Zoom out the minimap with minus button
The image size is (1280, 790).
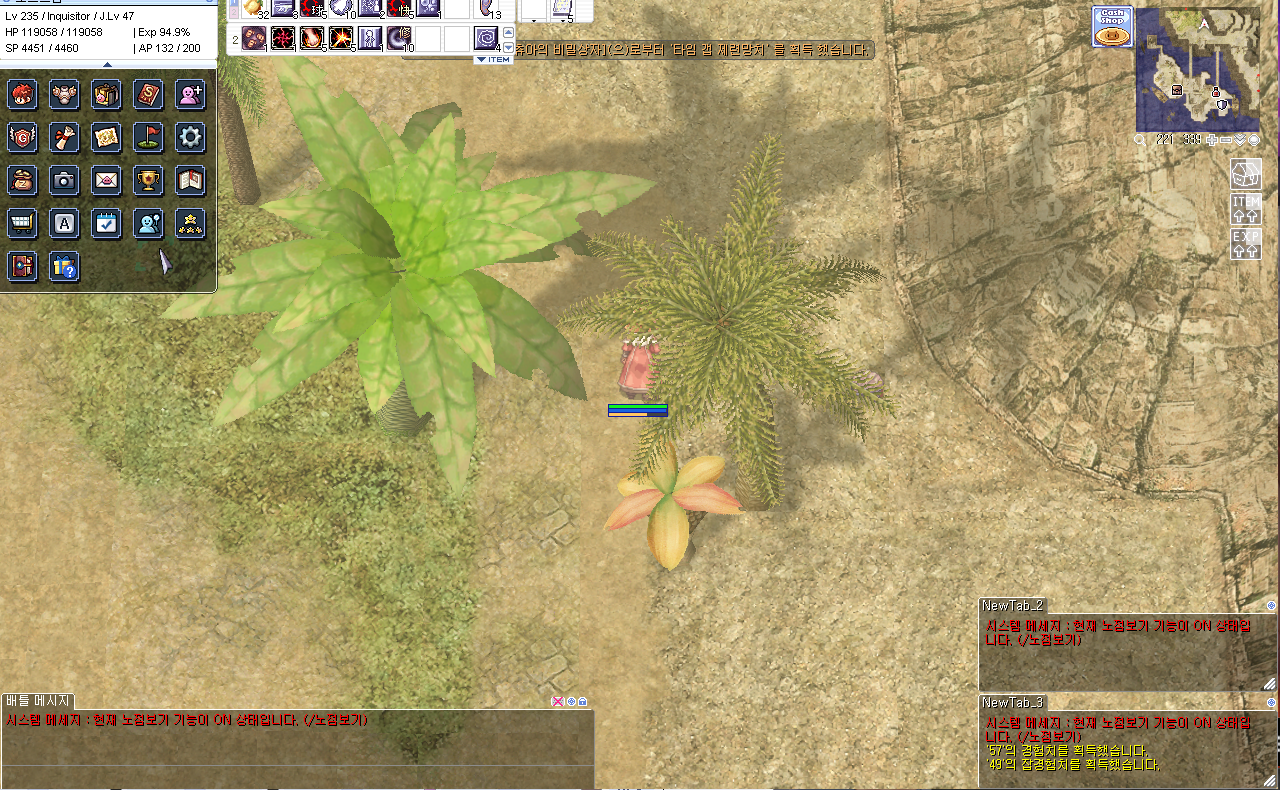click(x=1226, y=140)
